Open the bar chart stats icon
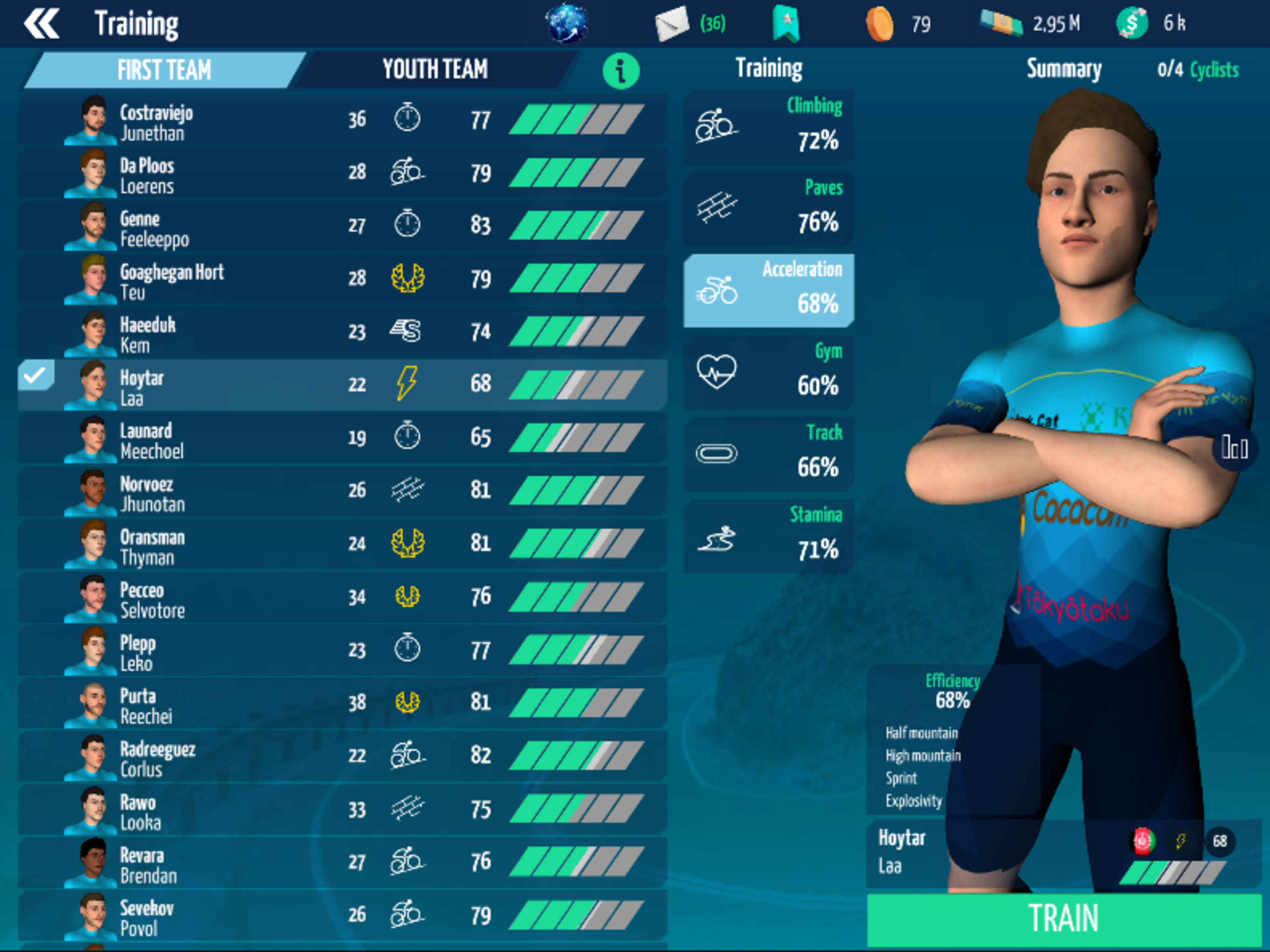This screenshot has width=1270, height=952. pos(1234,448)
